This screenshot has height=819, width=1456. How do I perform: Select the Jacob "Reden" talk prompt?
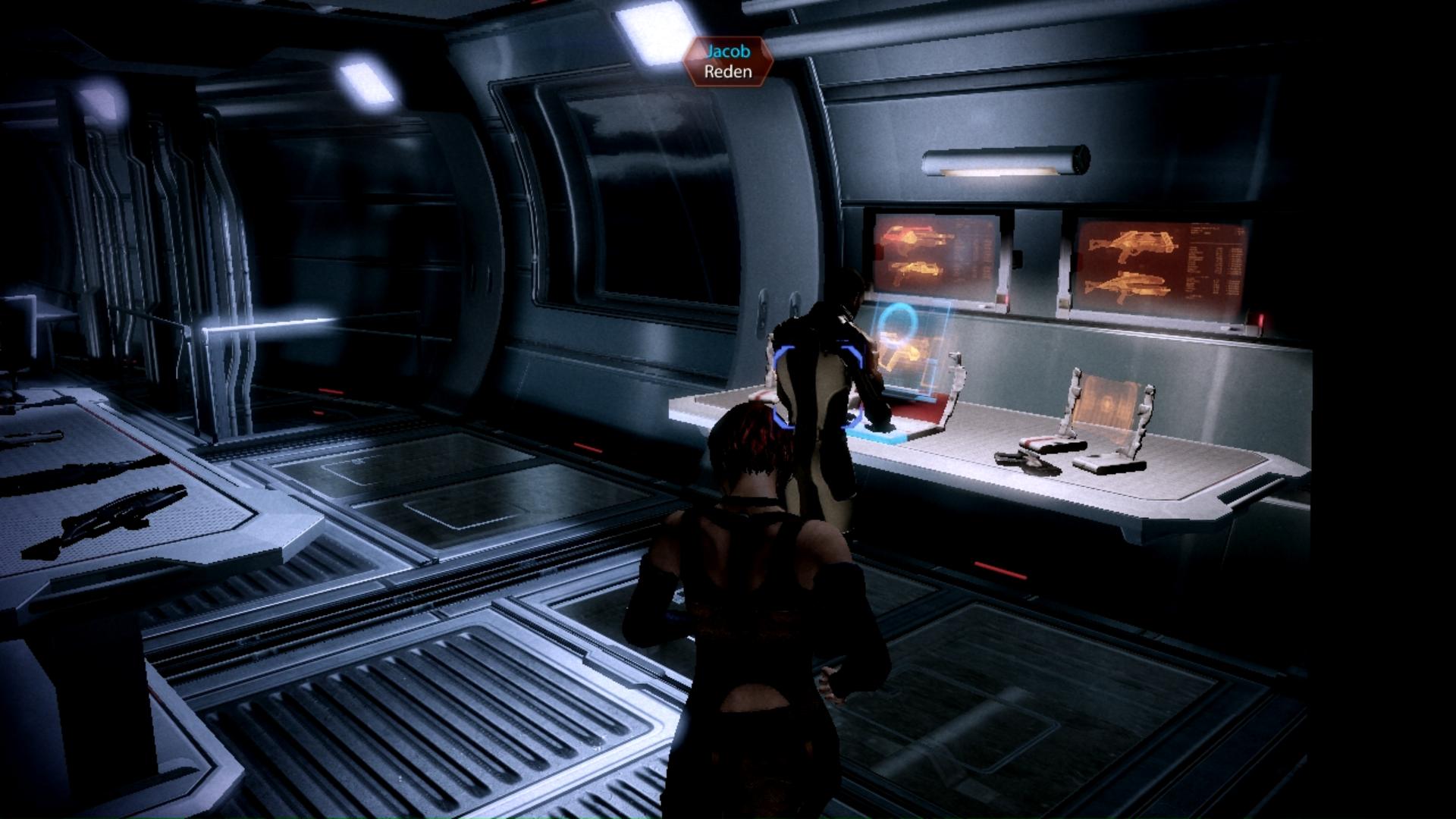click(x=727, y=62)
